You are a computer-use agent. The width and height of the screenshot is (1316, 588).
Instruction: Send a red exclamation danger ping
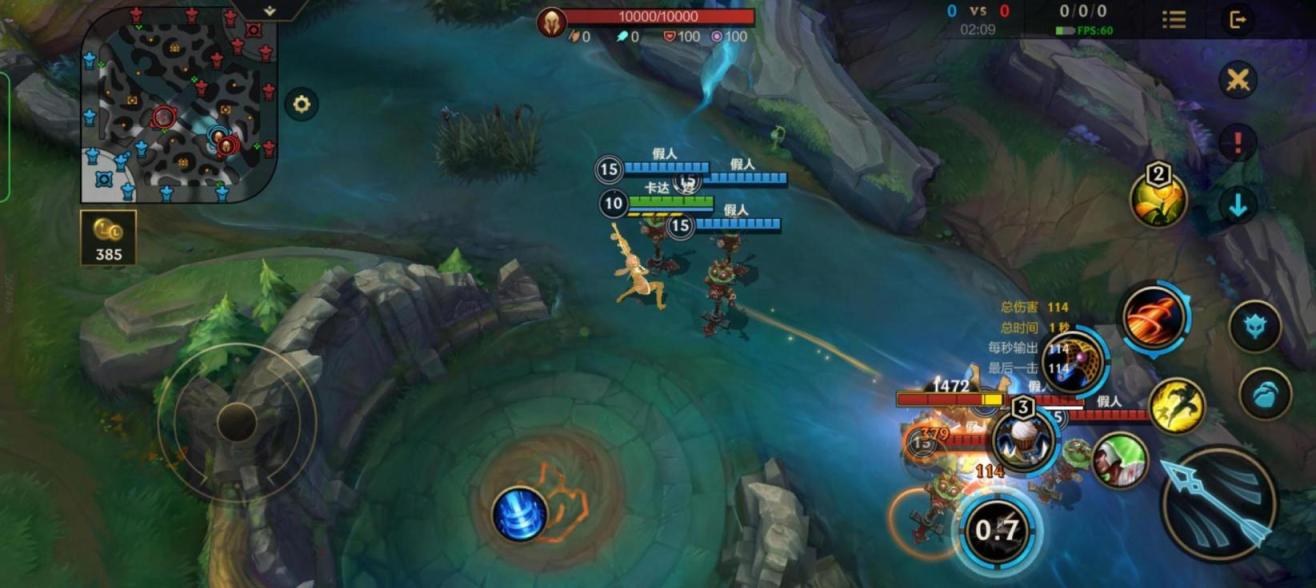point(1238,141)
